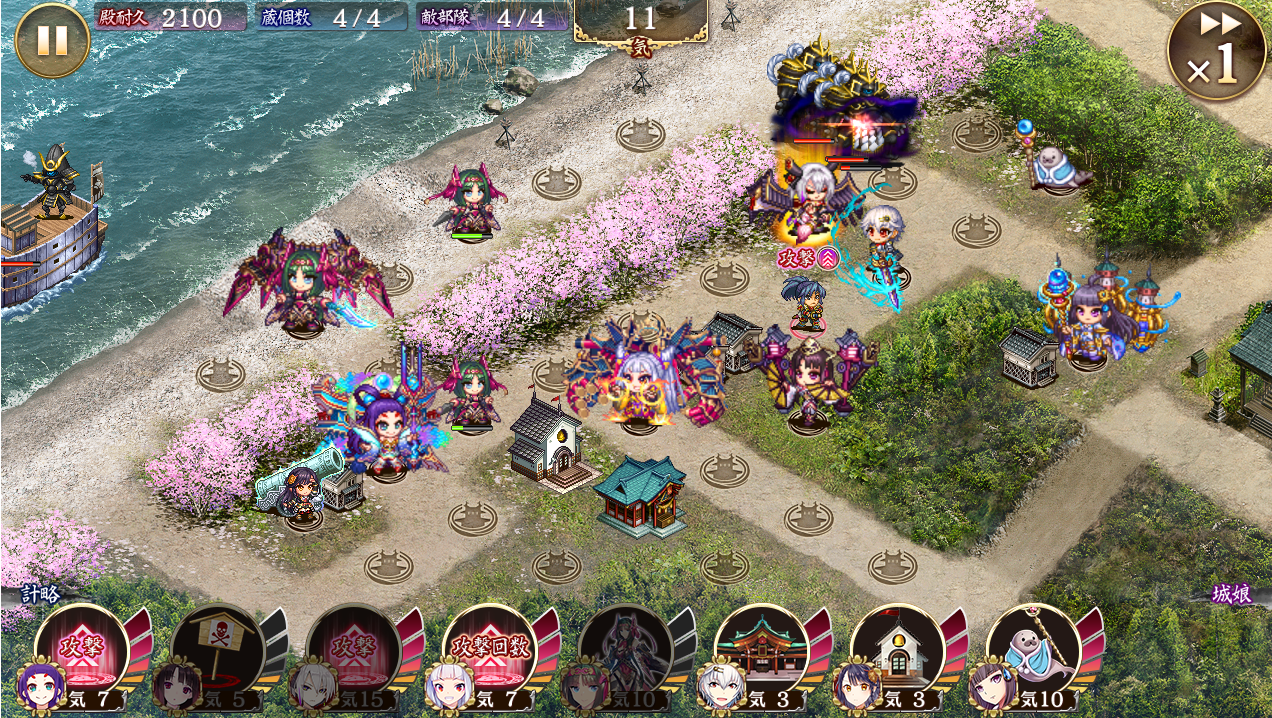Switch to the 城娘 panel

[1231, 594]
